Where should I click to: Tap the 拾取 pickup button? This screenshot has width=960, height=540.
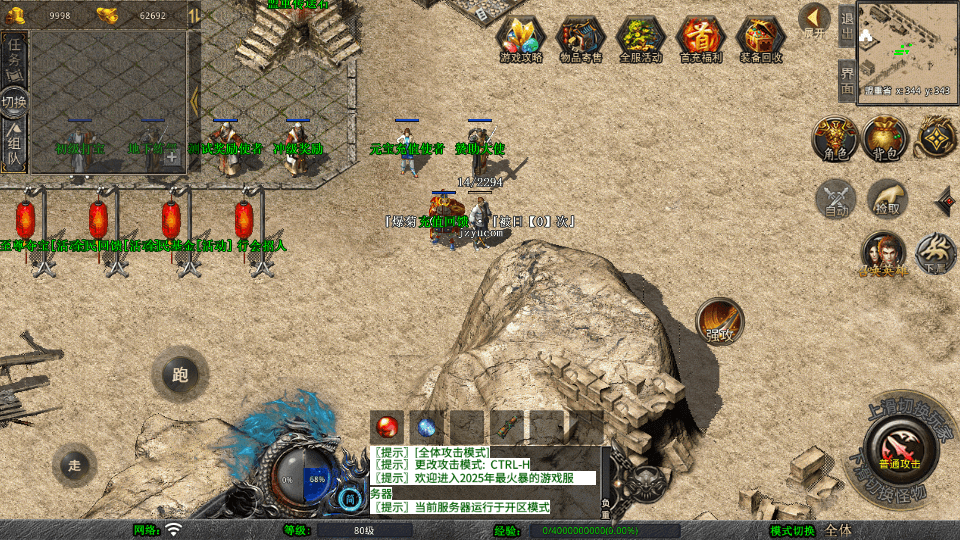(887, 199)
